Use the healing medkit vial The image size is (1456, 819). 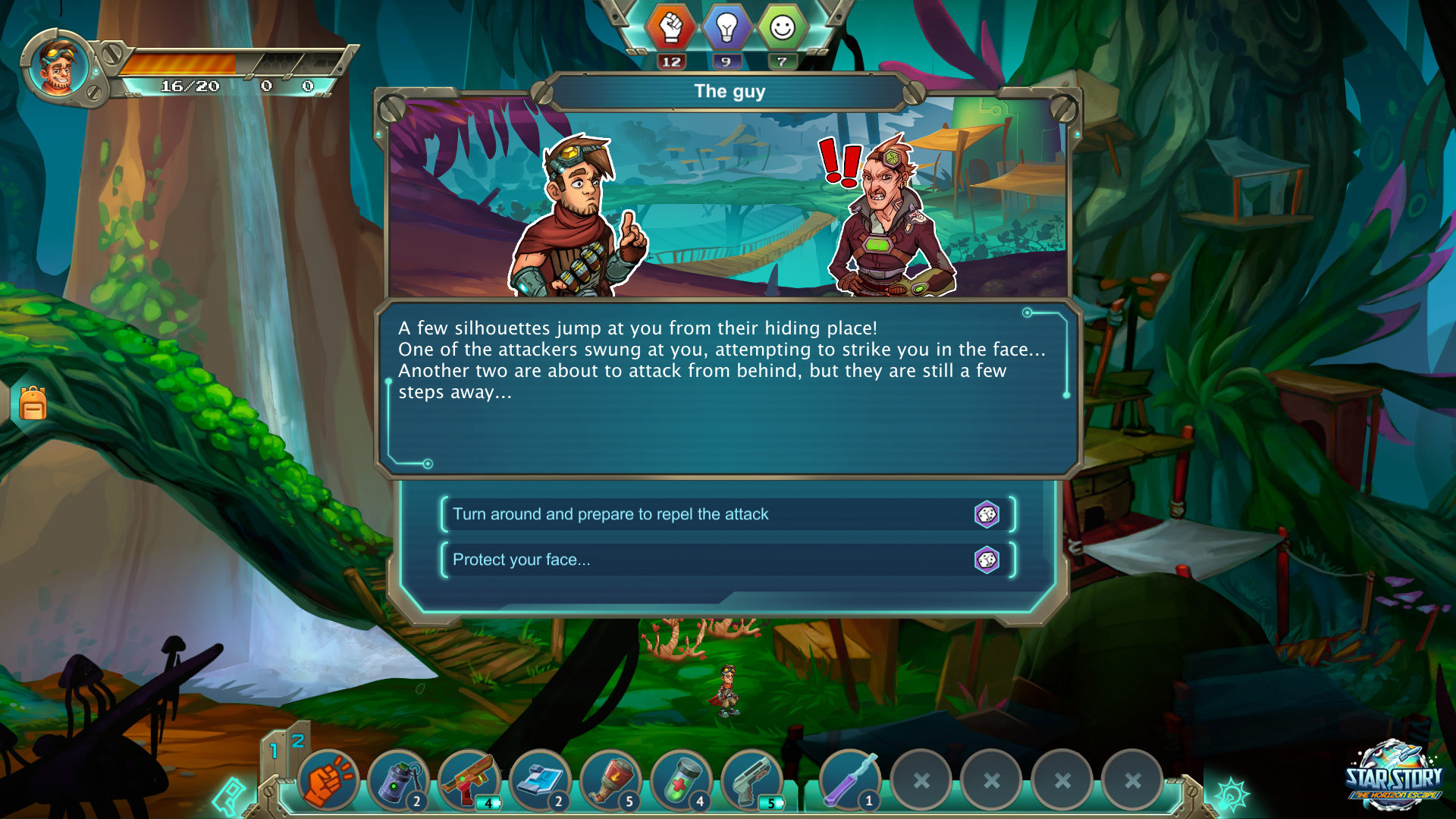[682, 778]
